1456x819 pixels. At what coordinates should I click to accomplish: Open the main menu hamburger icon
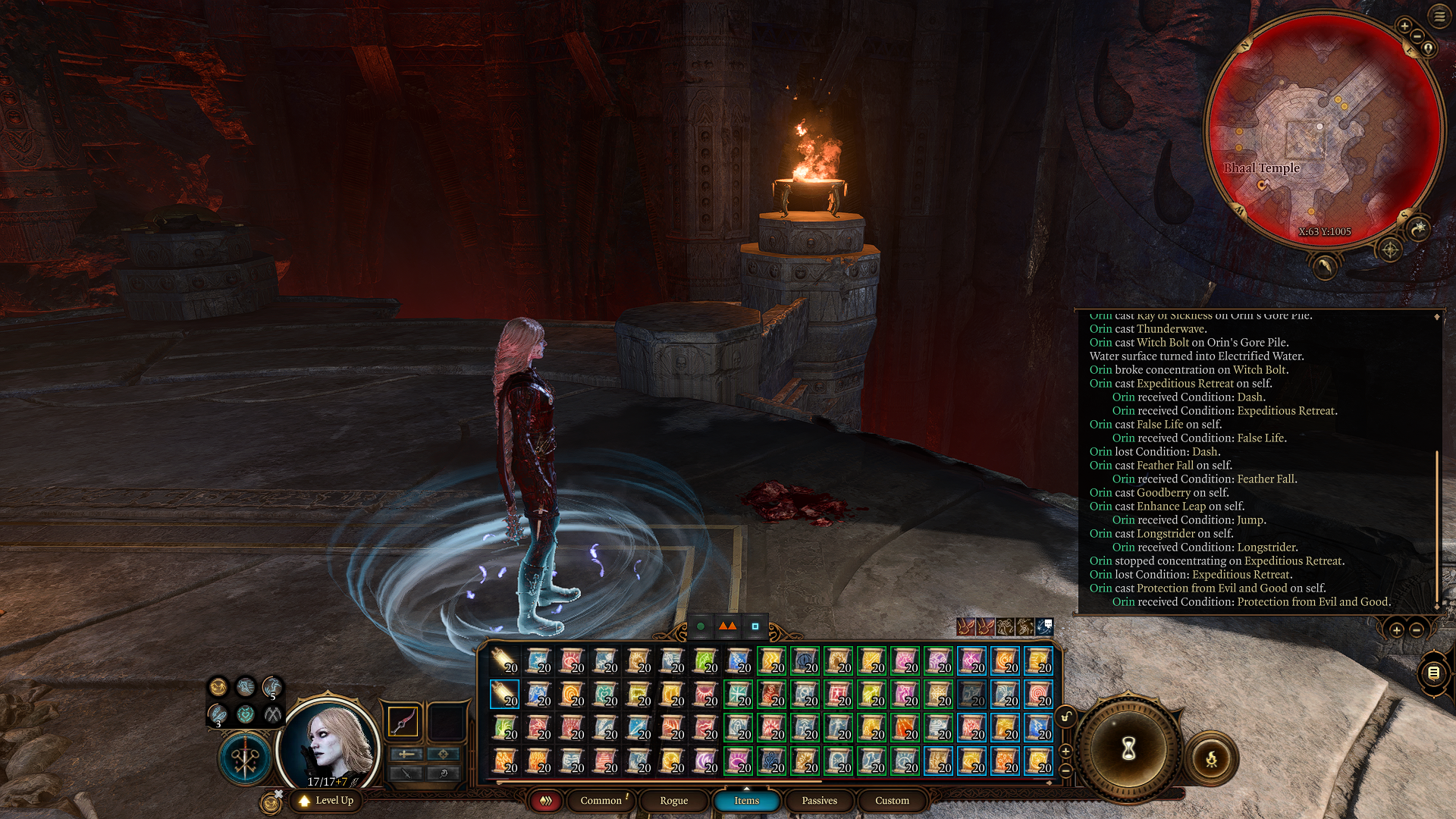click(x=1439, y=17)
